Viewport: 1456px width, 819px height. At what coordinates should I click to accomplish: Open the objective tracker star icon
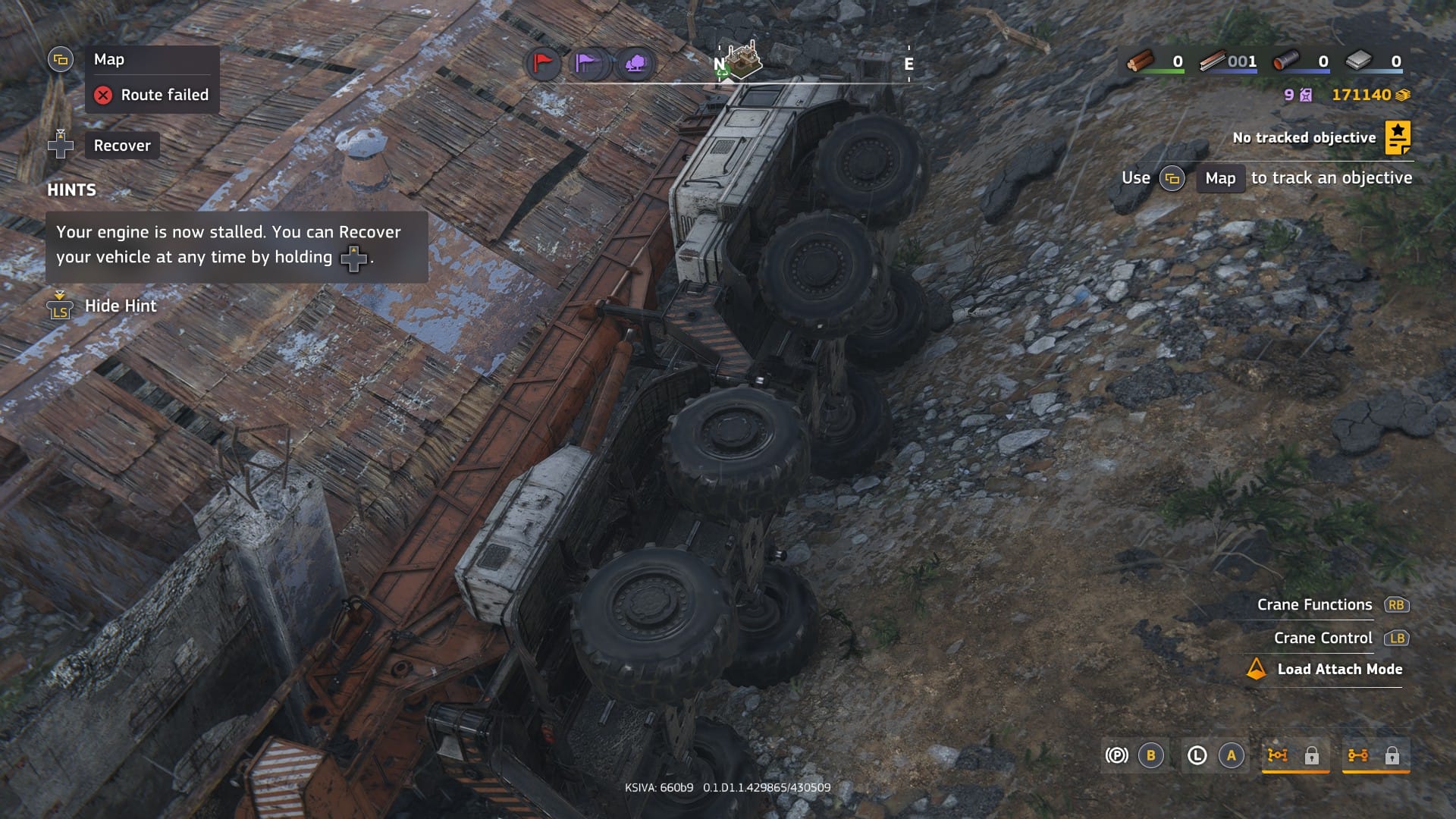click(1397, 137)
